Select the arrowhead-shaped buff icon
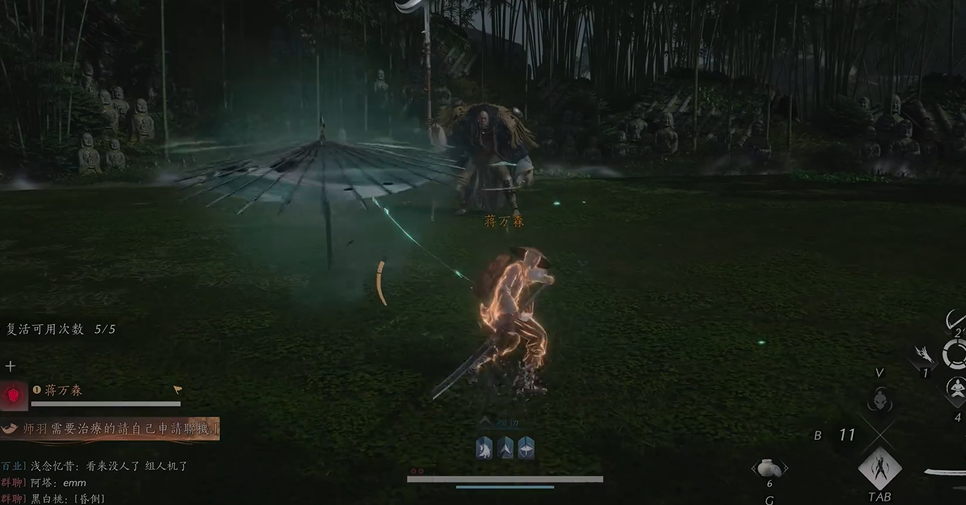Viewport: 966px width, 505px height. coord(506,449)
